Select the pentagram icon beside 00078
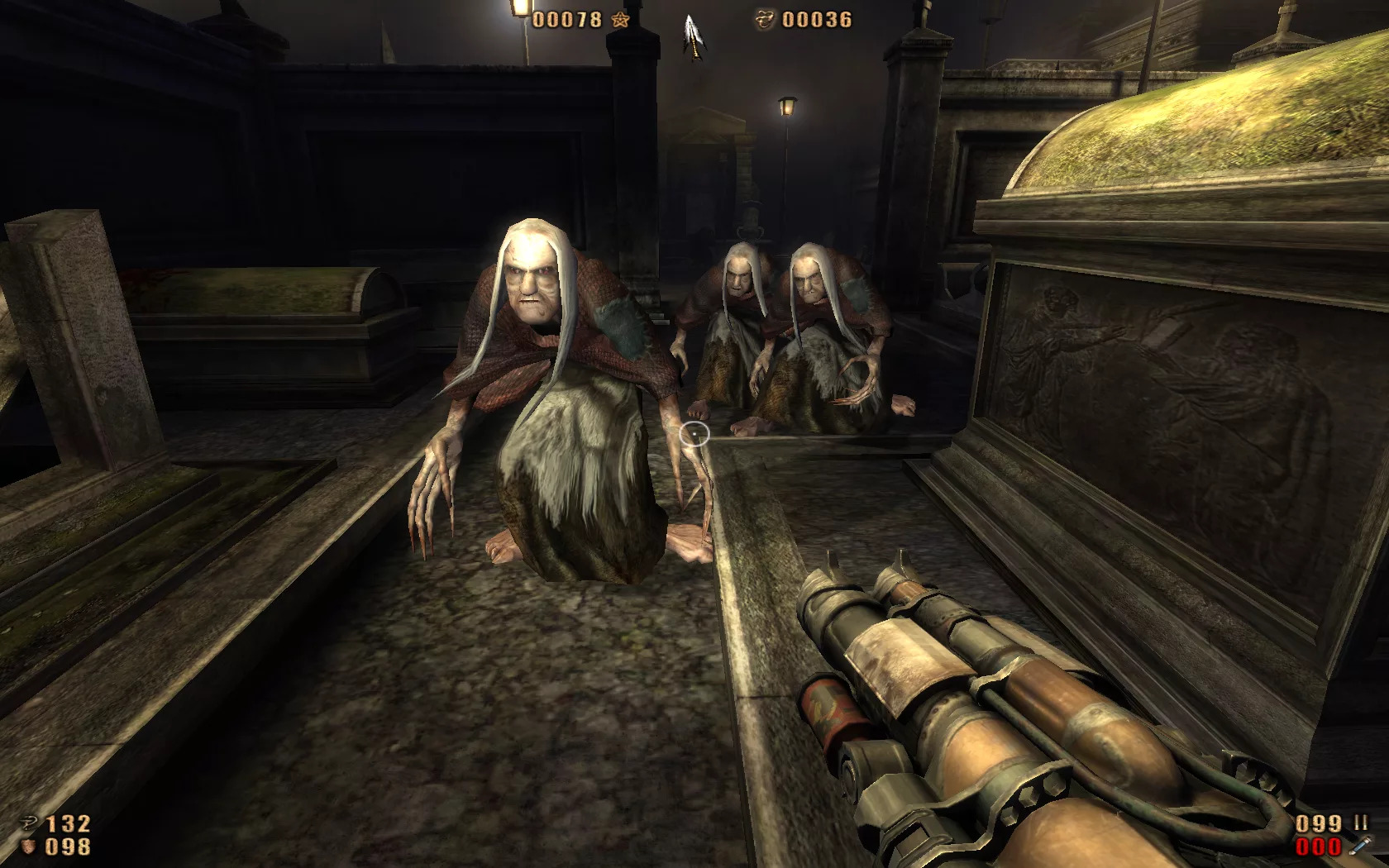 pos(620,20)
